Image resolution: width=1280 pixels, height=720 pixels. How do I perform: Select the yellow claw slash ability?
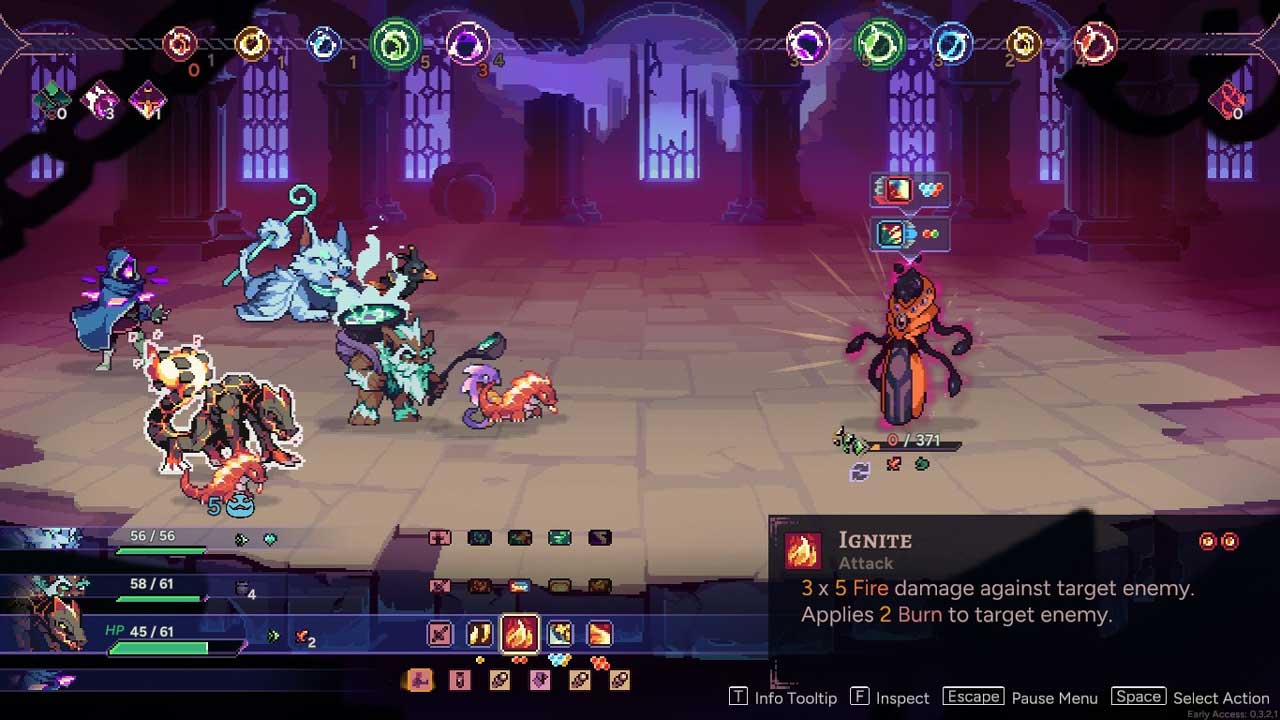click(x=480, y=633)
